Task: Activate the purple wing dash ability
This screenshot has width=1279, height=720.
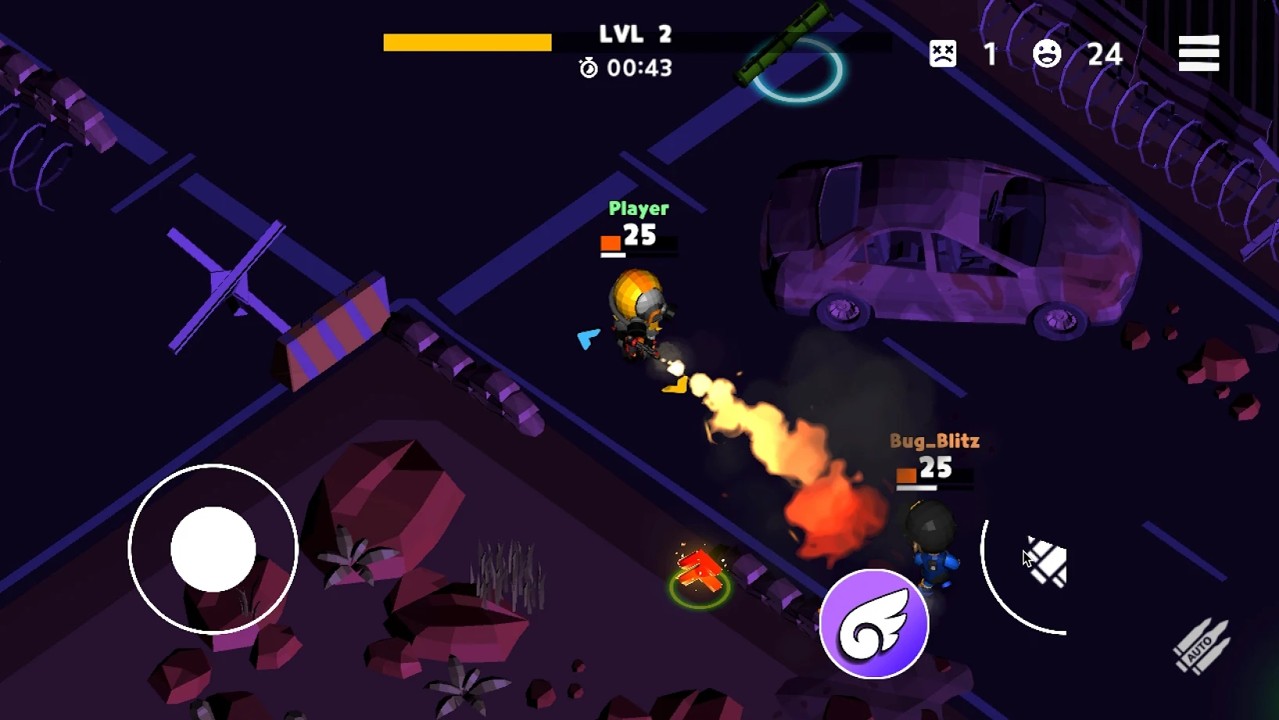Action: point(874,624)
